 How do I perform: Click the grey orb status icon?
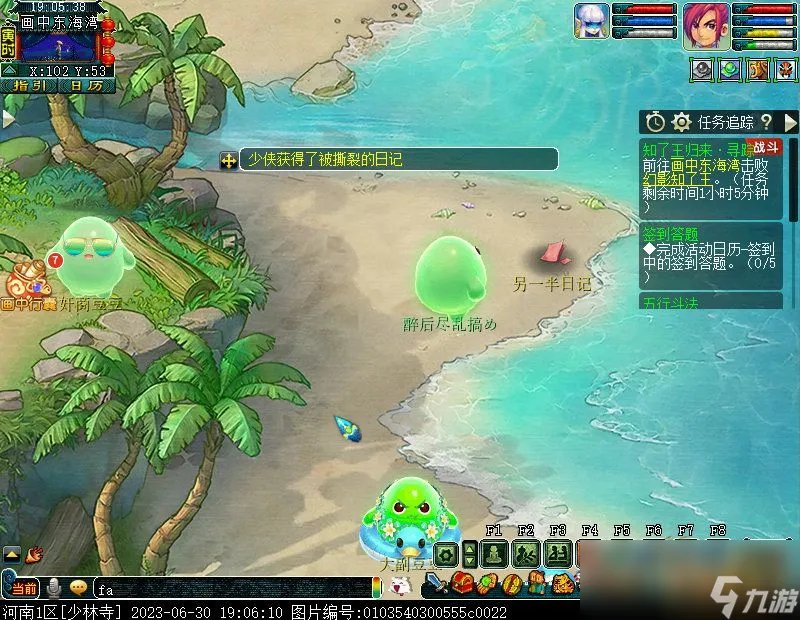[702, 70]
